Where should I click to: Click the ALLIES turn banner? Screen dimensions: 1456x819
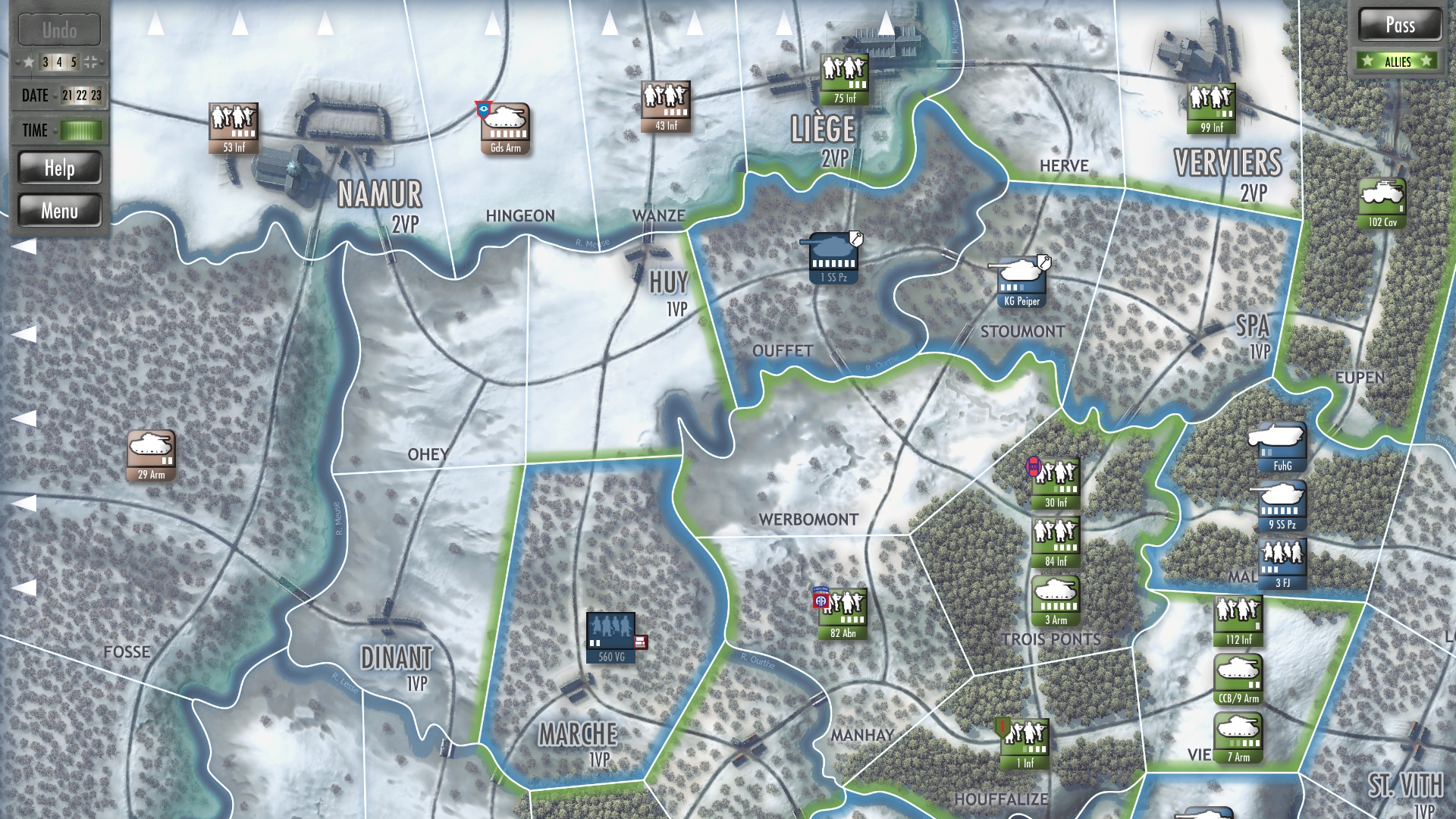pos(1396,61)
